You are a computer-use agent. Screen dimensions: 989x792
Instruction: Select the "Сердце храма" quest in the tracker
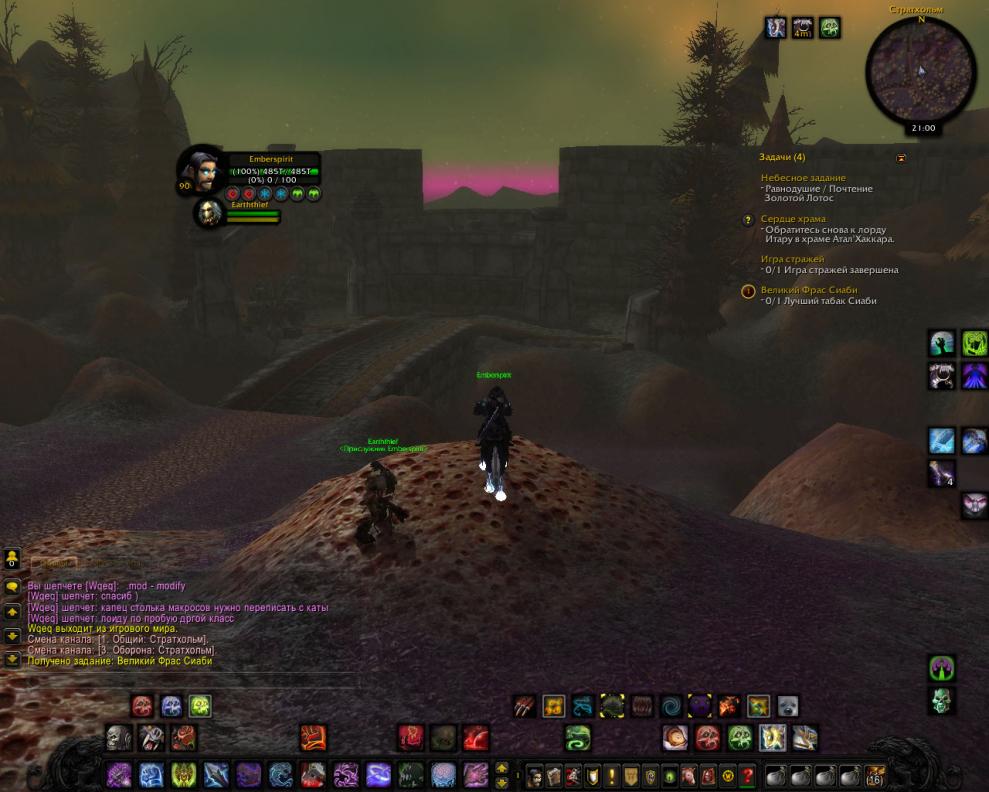(793, 219)
